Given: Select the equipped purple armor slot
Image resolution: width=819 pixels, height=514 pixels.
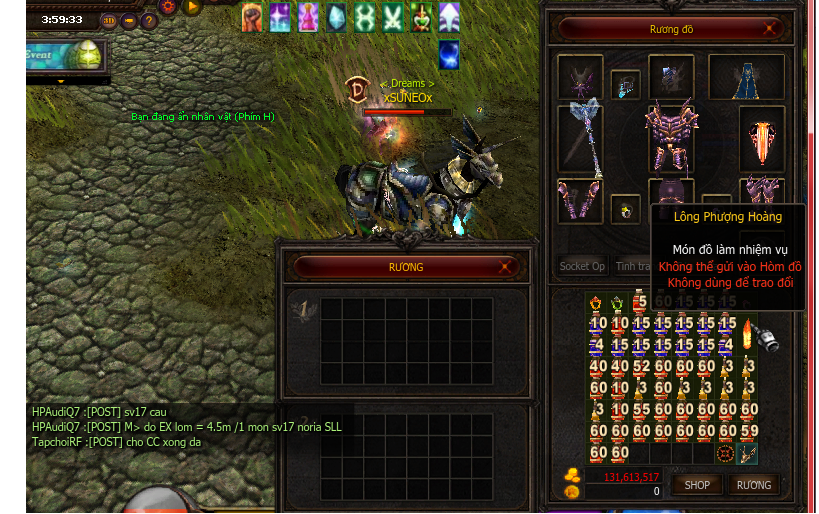Looking at the screenshot, I should [670, 136].
